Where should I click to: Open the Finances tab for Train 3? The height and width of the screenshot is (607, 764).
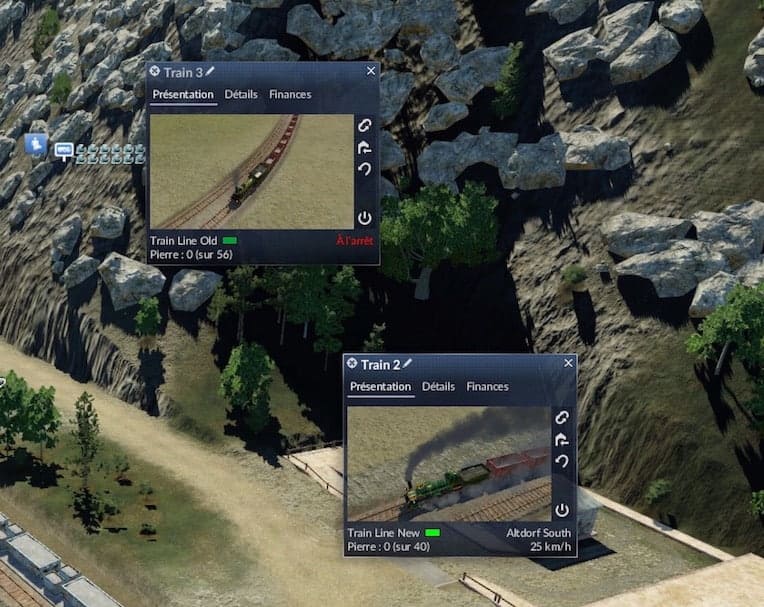(x=290, y=95)
